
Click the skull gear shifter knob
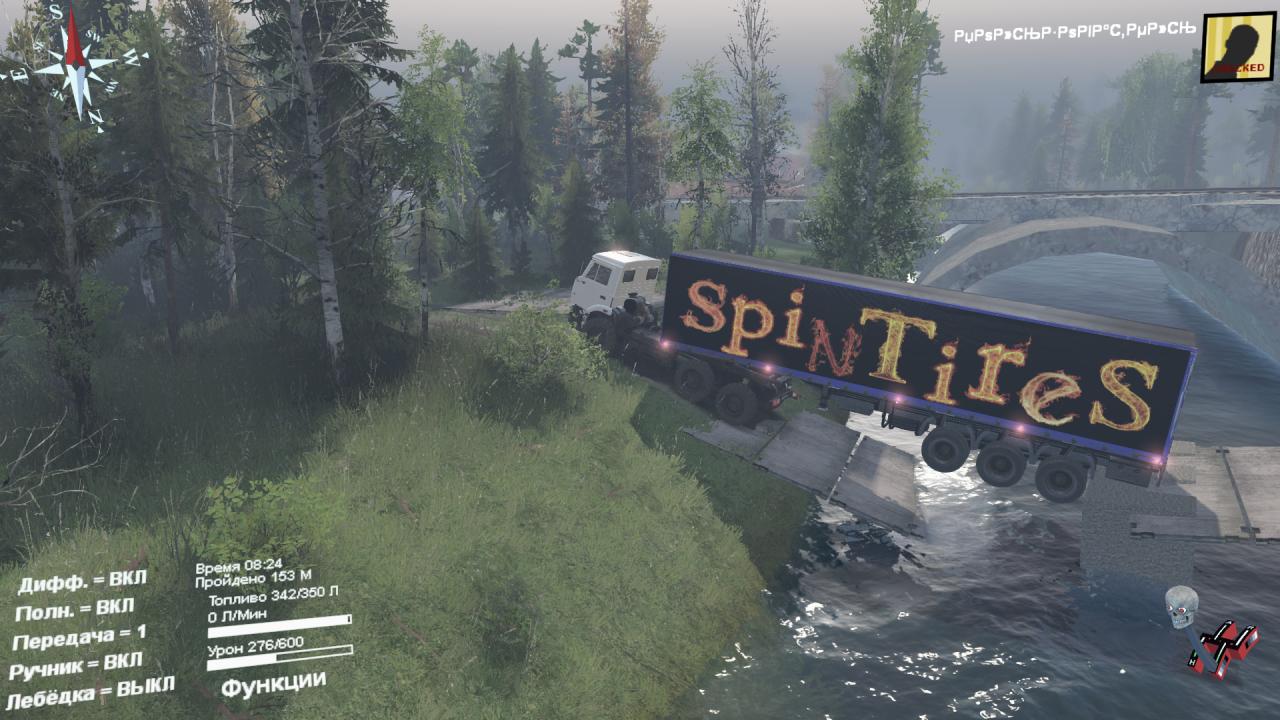pyautogui.click(x=1182, y=606)
